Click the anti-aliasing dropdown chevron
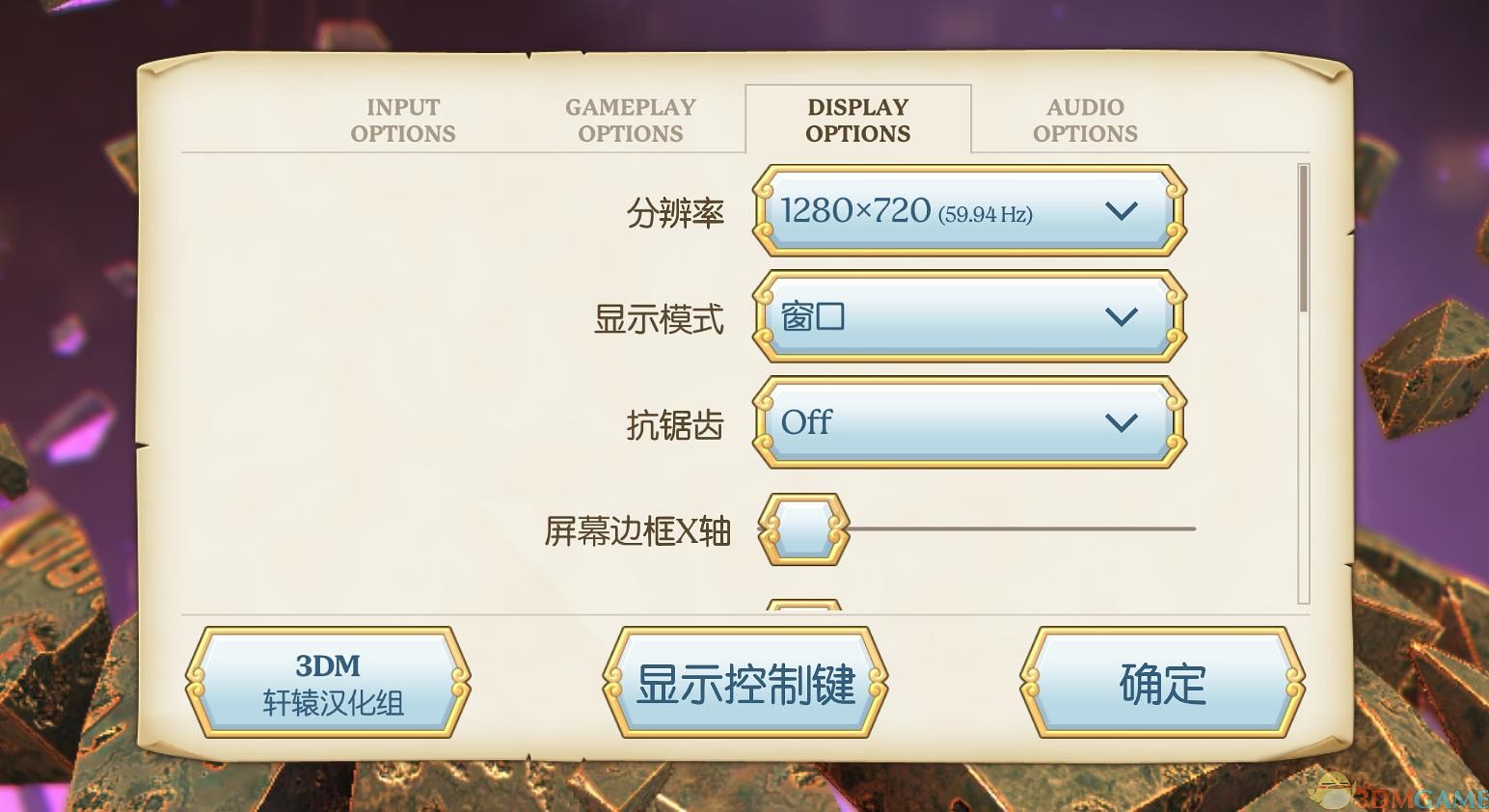Image resolution: width=1489 pixels, height=812 pixels. pyautogui.click(x=1121, y=422)
